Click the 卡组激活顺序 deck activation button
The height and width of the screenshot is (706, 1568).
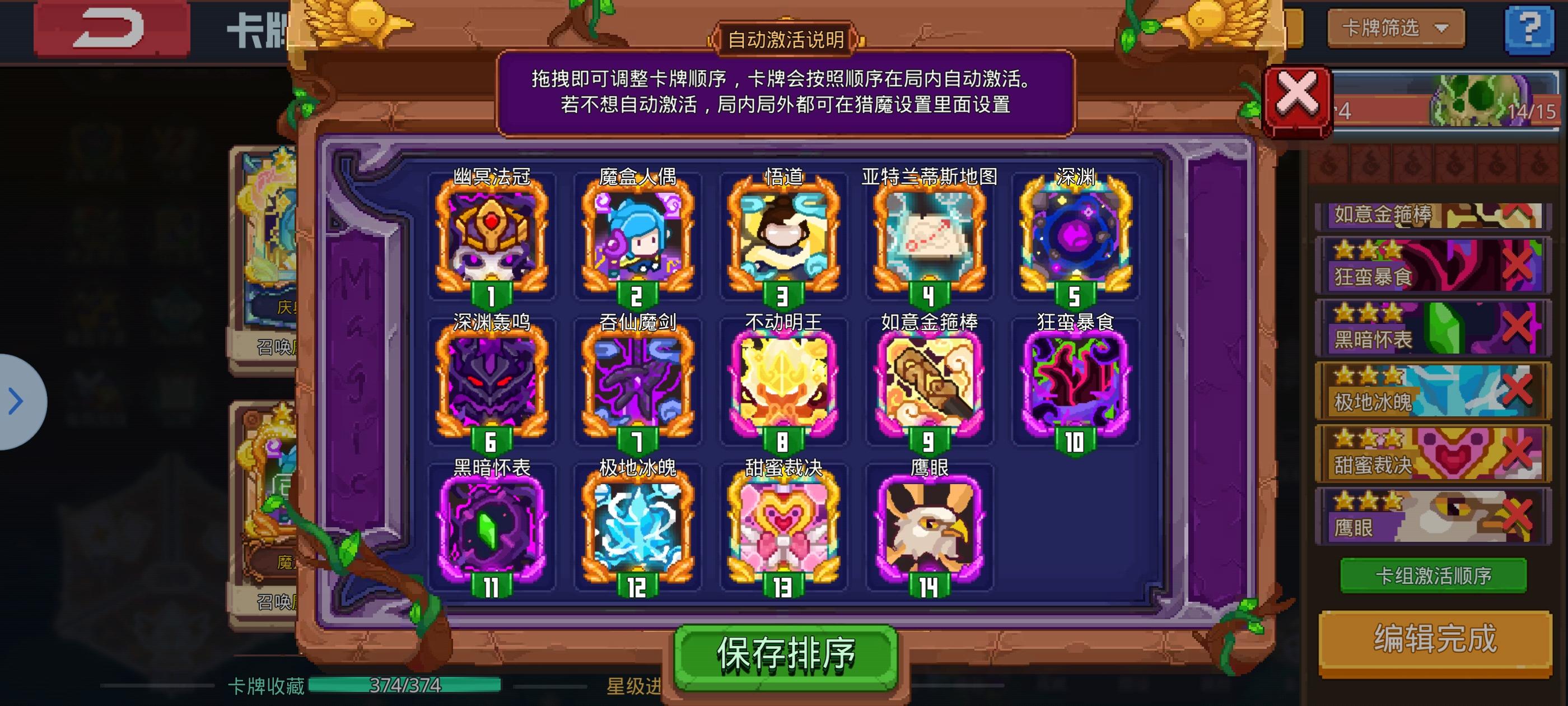click(x=1434, y=575)
